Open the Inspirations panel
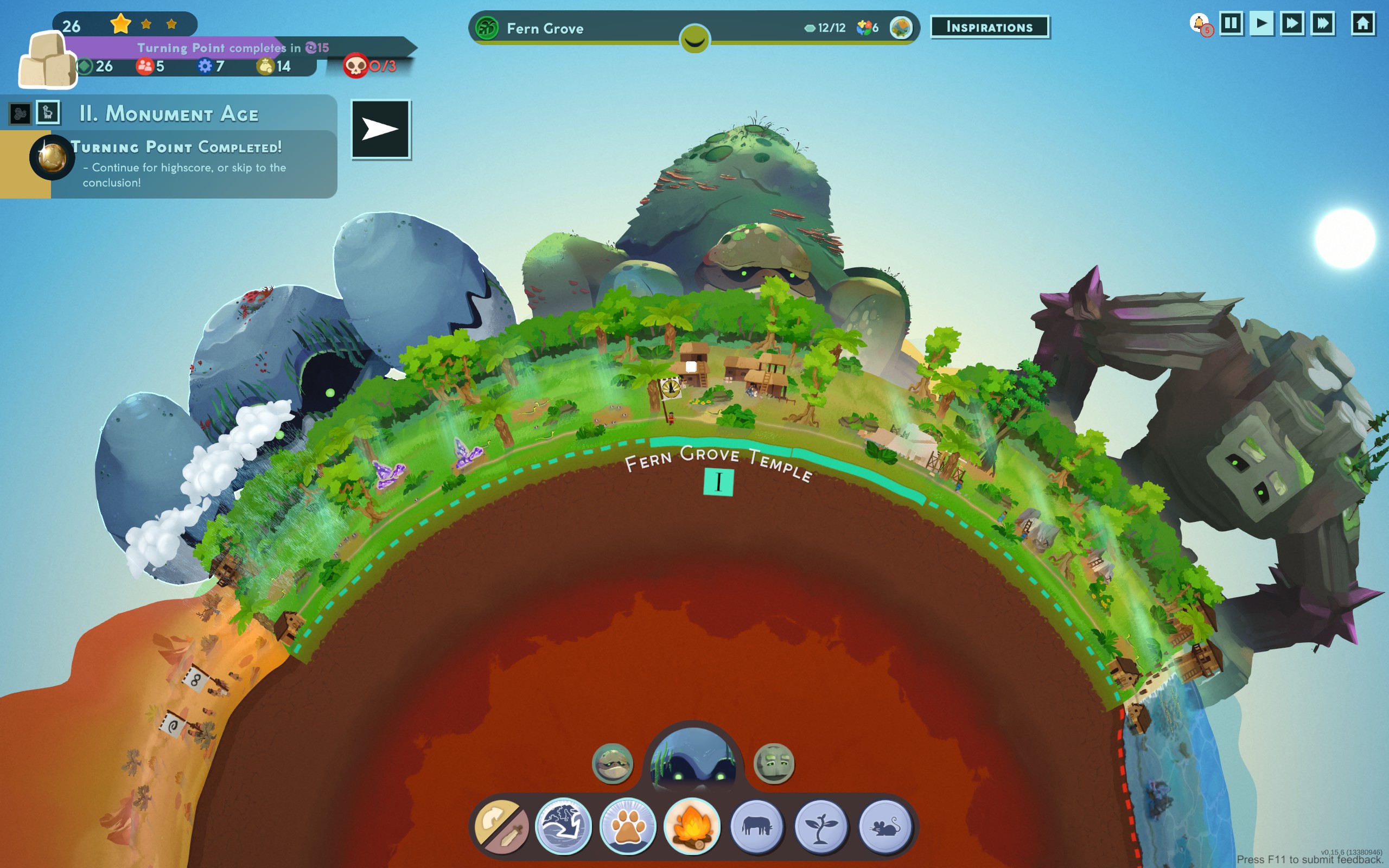 point(990,27)
